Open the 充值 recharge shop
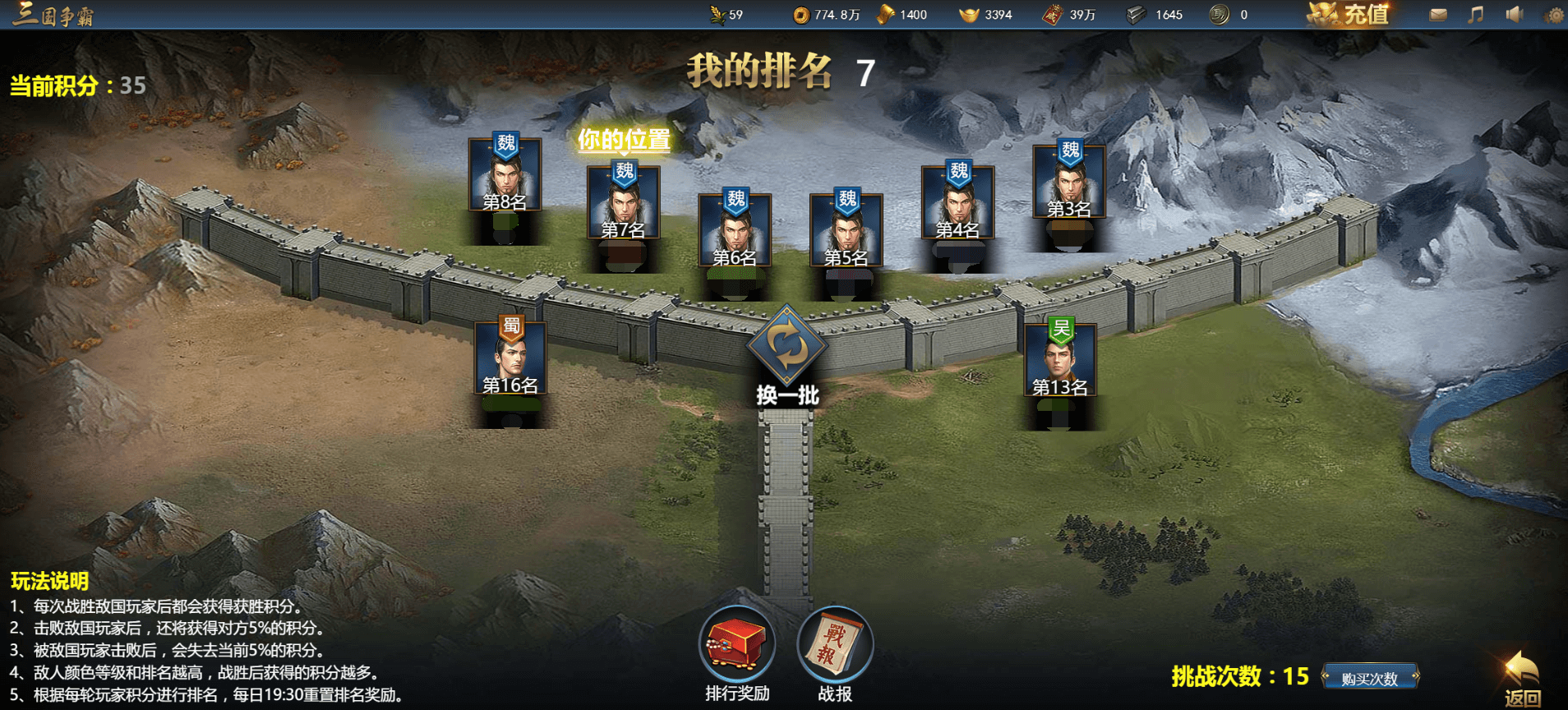 pyautogui.click(x=1349, y=14)
